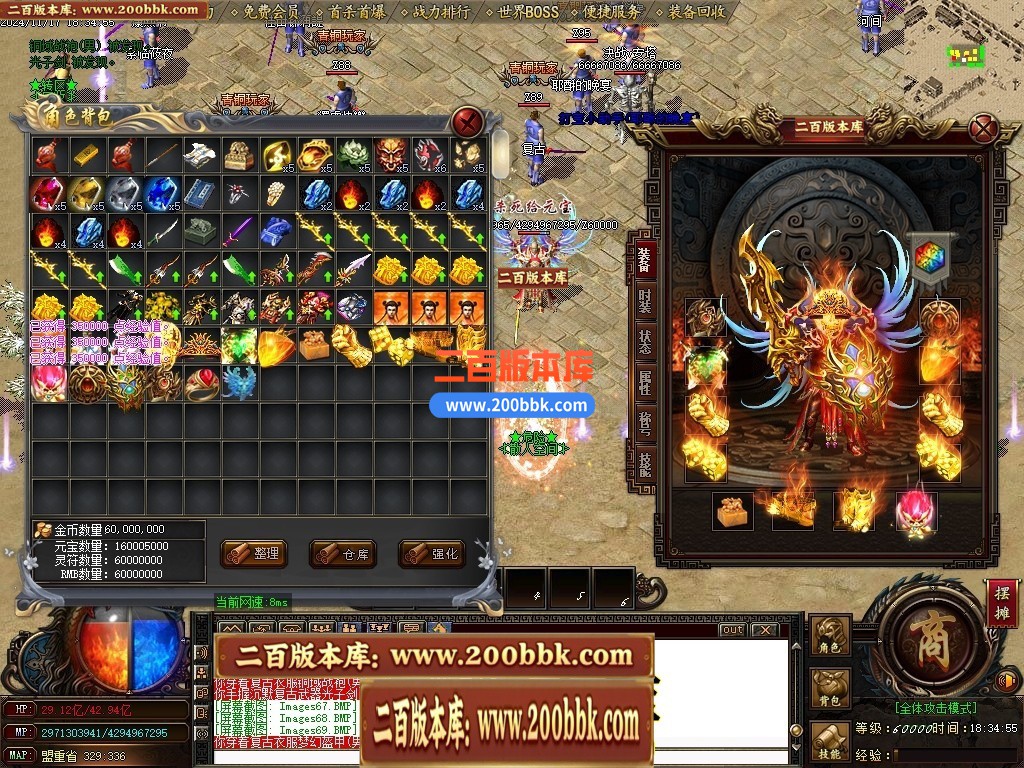Click the chat window out button
Viewport: 1024px width, 768px height.
[732, 630]
